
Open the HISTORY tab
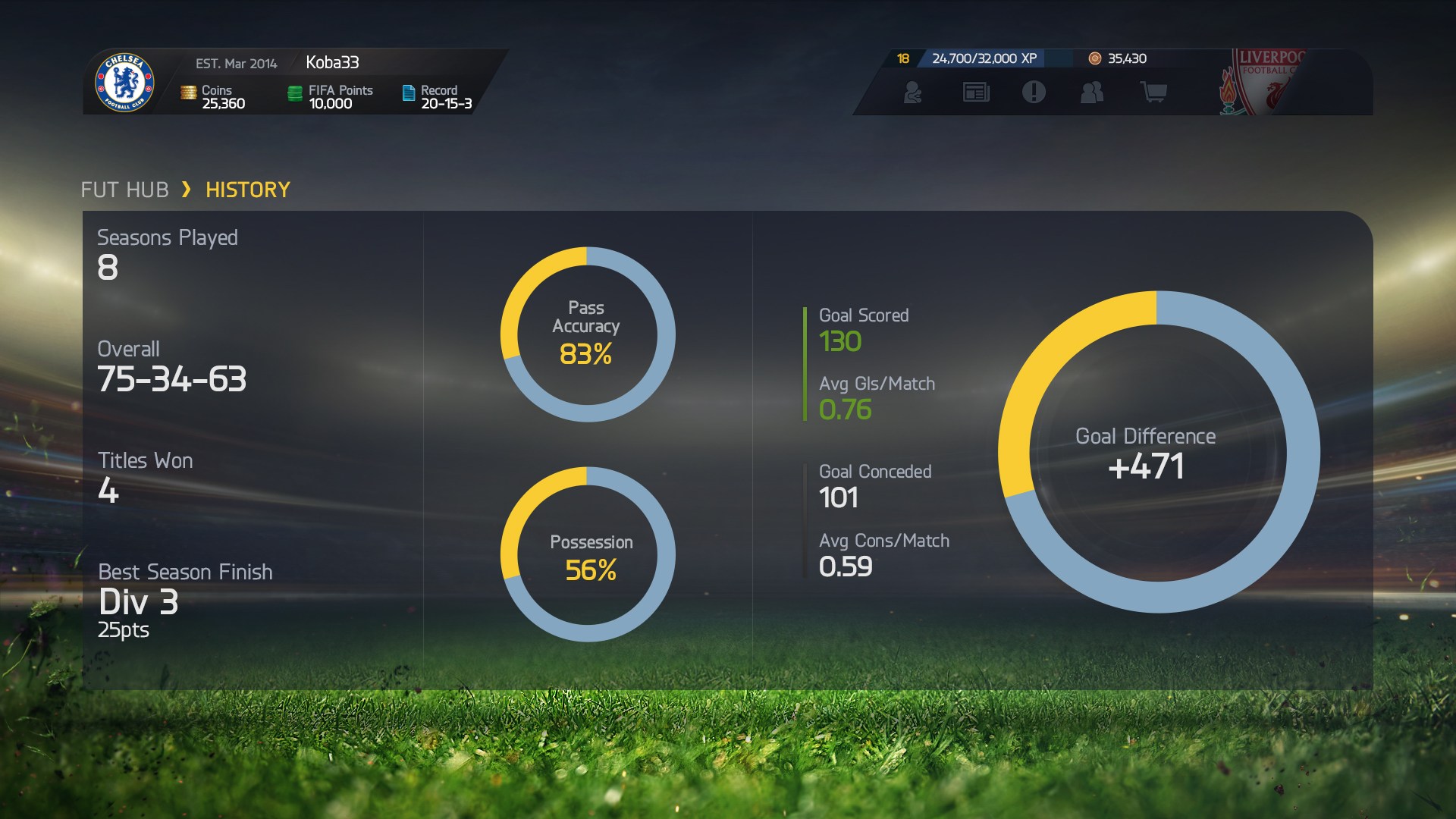[x=246, y=190]
